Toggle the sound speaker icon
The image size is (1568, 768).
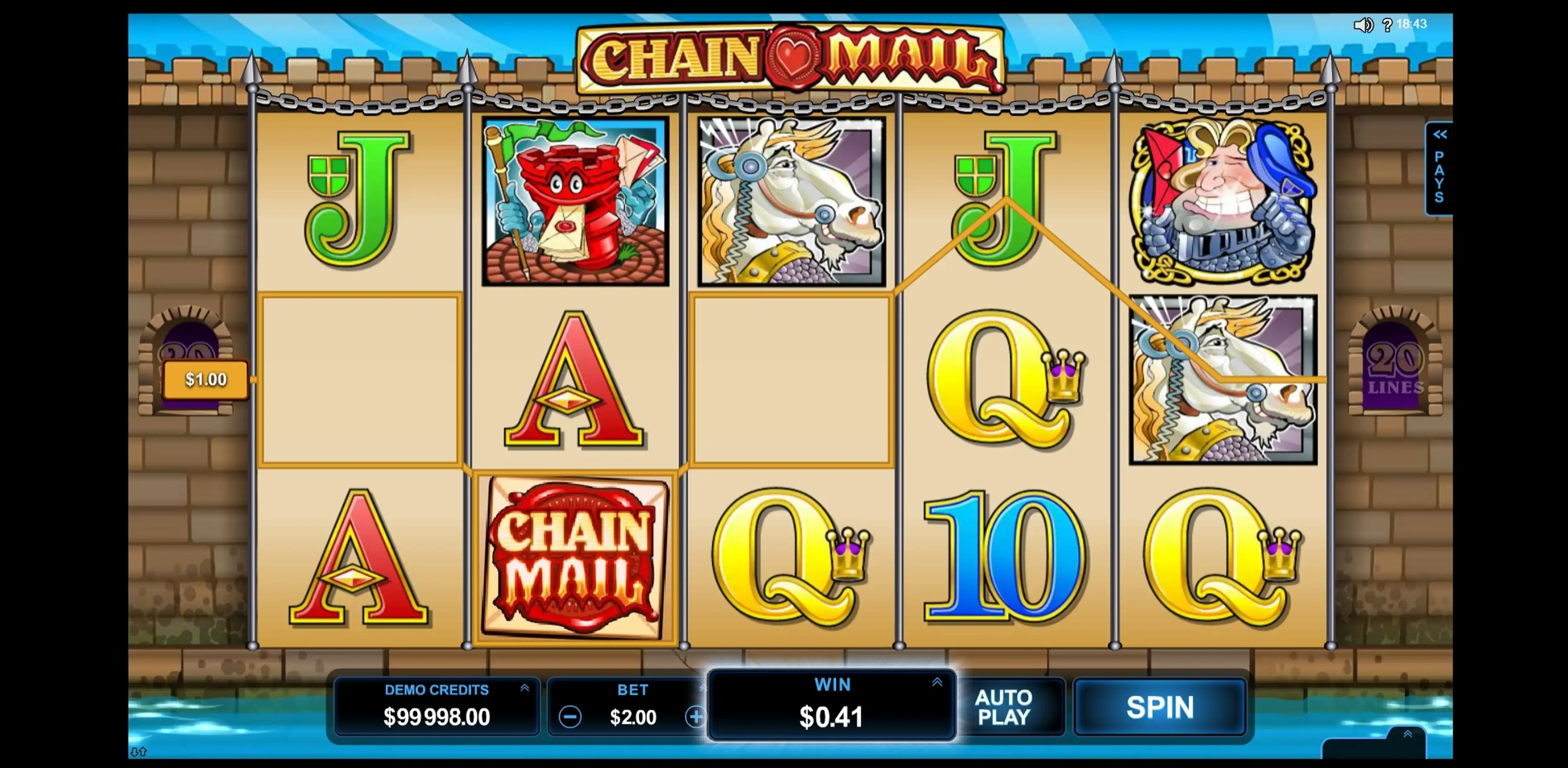click(1362, 25)
